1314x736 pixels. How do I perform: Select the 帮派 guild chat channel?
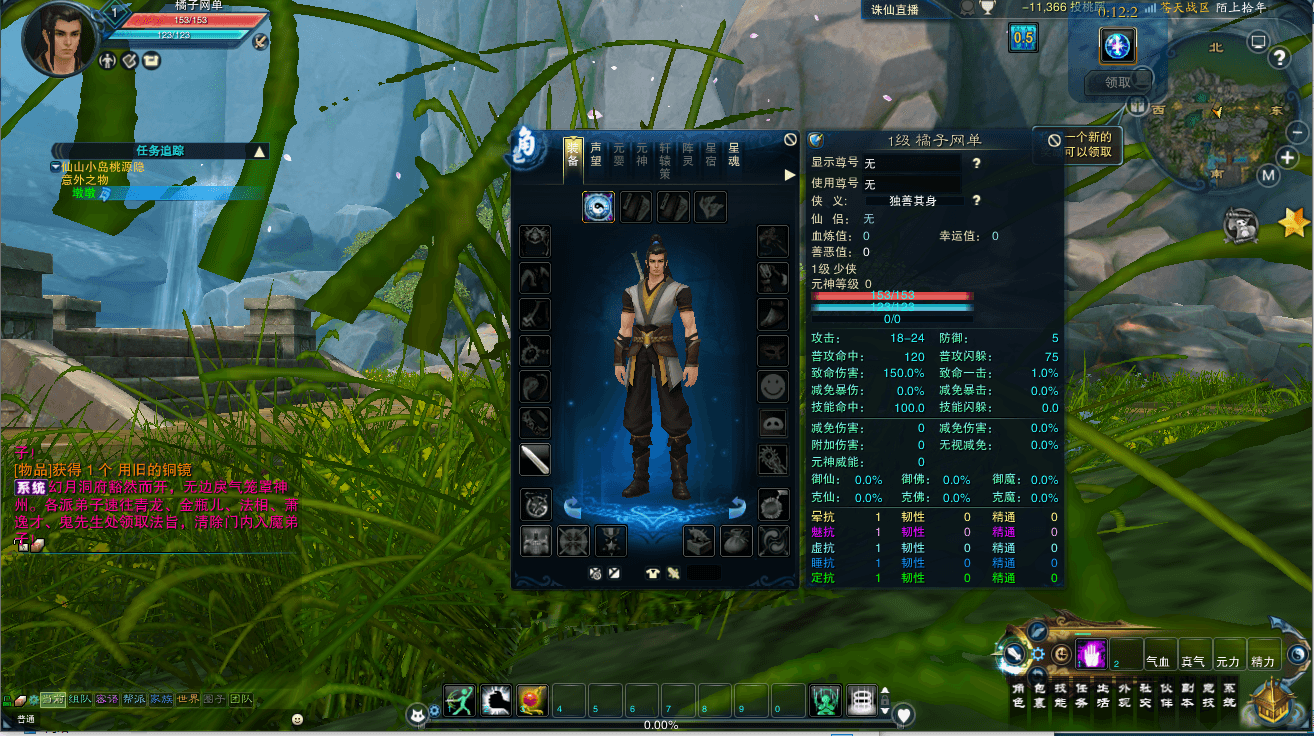[x=134, y=699]
